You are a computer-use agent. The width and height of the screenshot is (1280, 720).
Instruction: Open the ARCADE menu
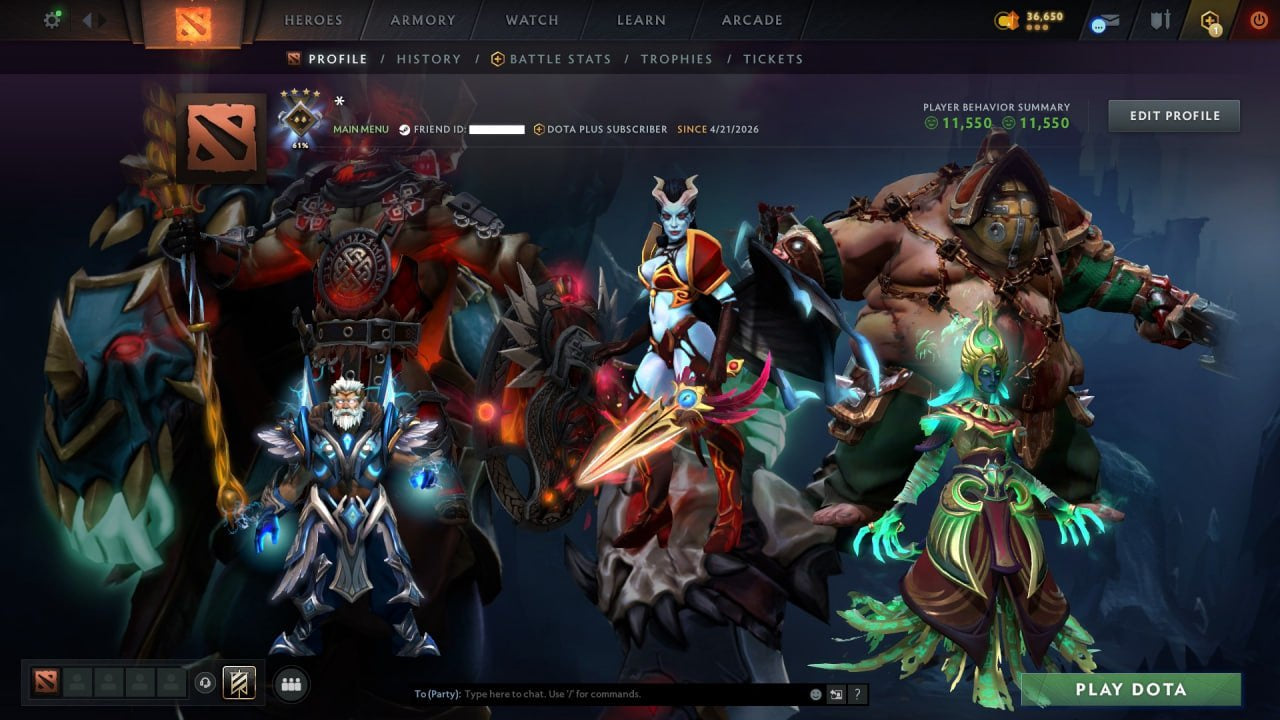click(751, 20)
